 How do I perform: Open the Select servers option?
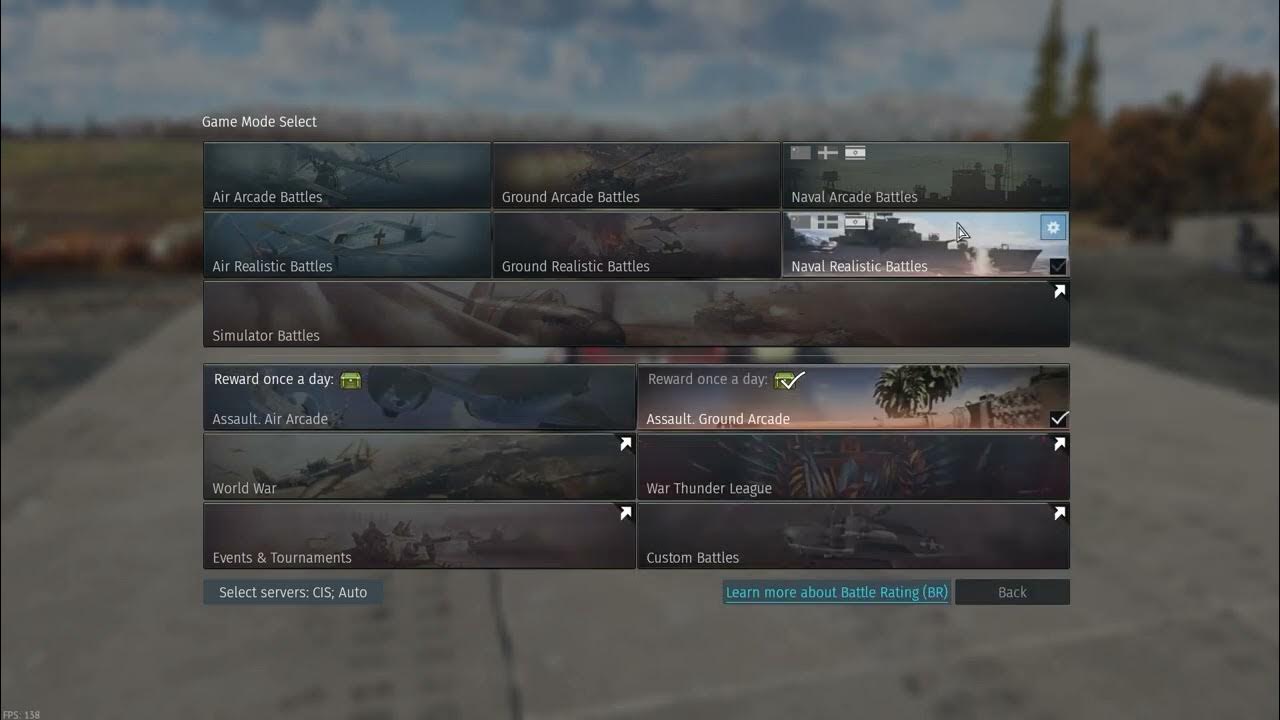click(x=293, y=592)
